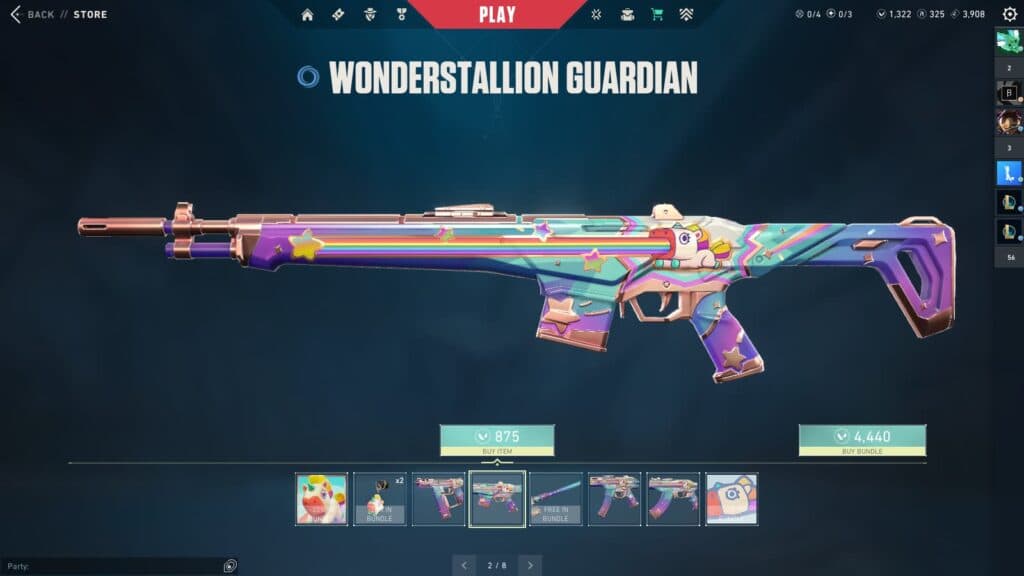The image size is (1024, 576).
Task: Advance to the next bundle item
Action: (x=530, y=566)
